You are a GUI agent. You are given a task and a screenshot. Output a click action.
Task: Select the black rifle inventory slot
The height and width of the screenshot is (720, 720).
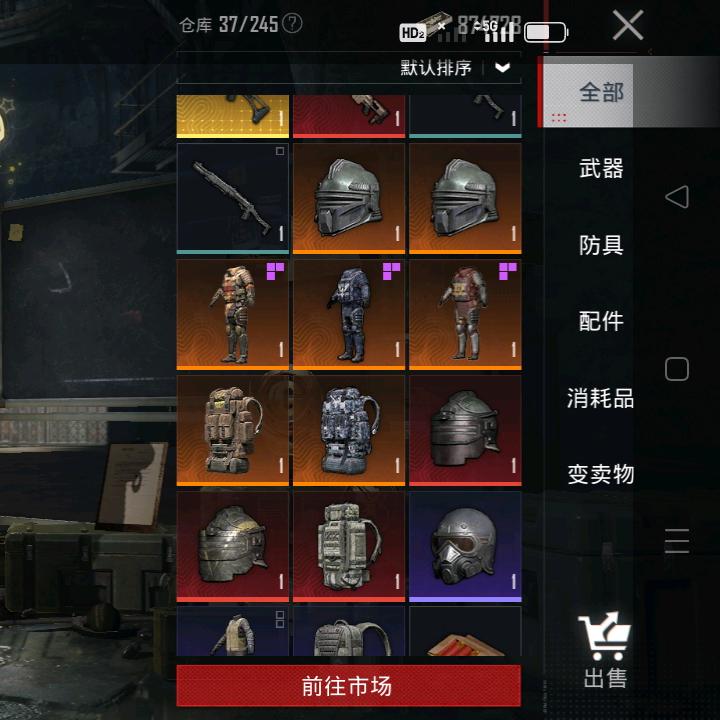coord(232,197)
